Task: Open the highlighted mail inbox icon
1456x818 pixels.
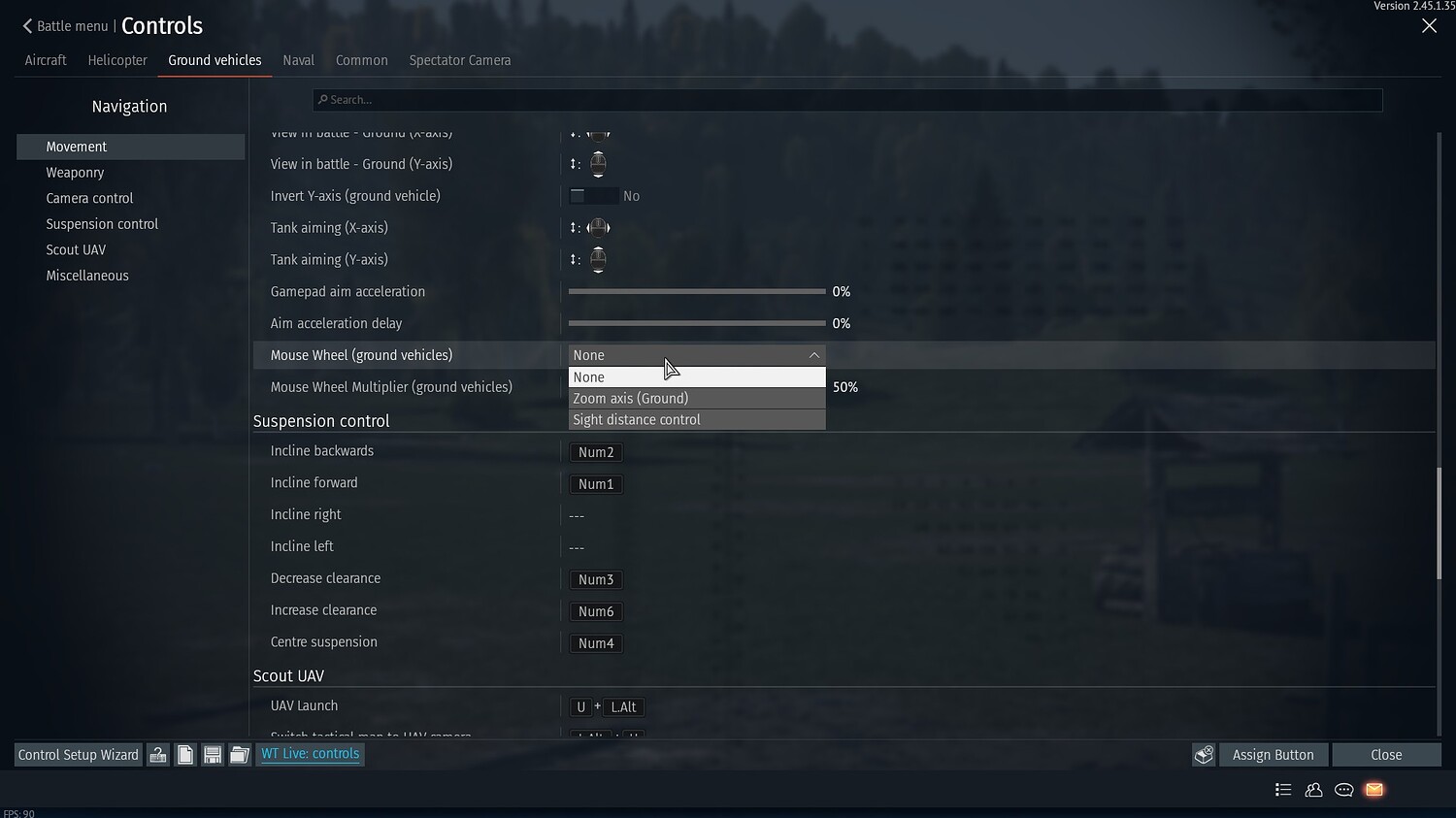Action: click(x=1373, y=790)
